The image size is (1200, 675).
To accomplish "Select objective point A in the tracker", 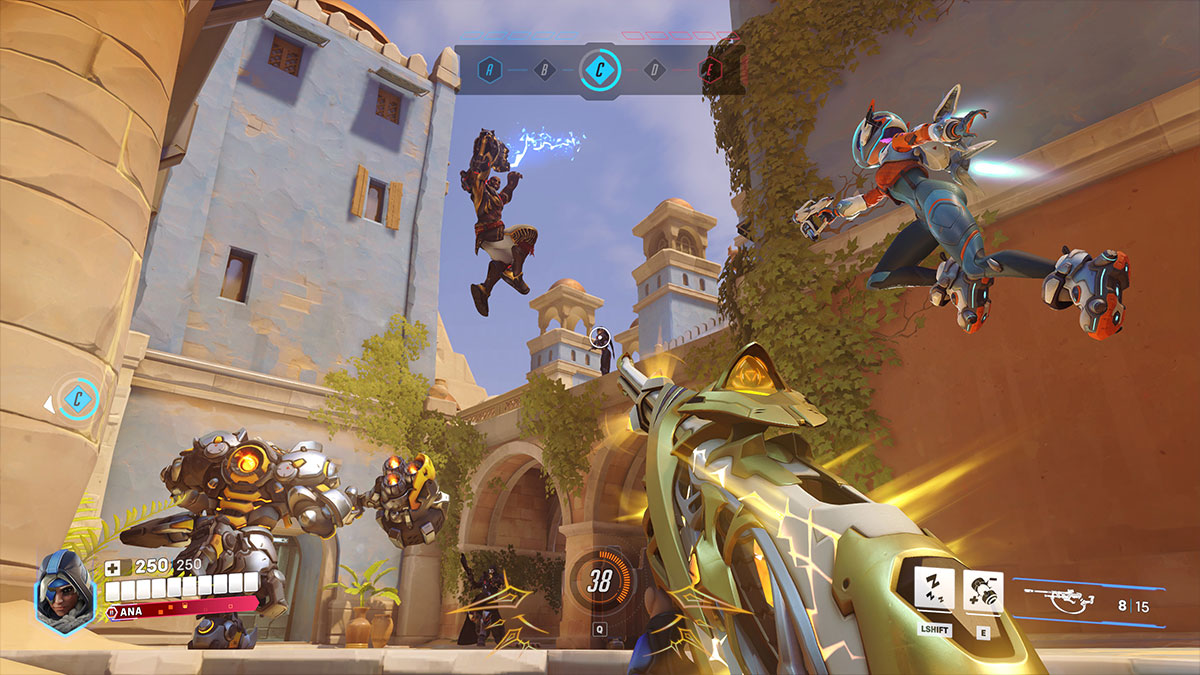I will (x=490, y=70).
